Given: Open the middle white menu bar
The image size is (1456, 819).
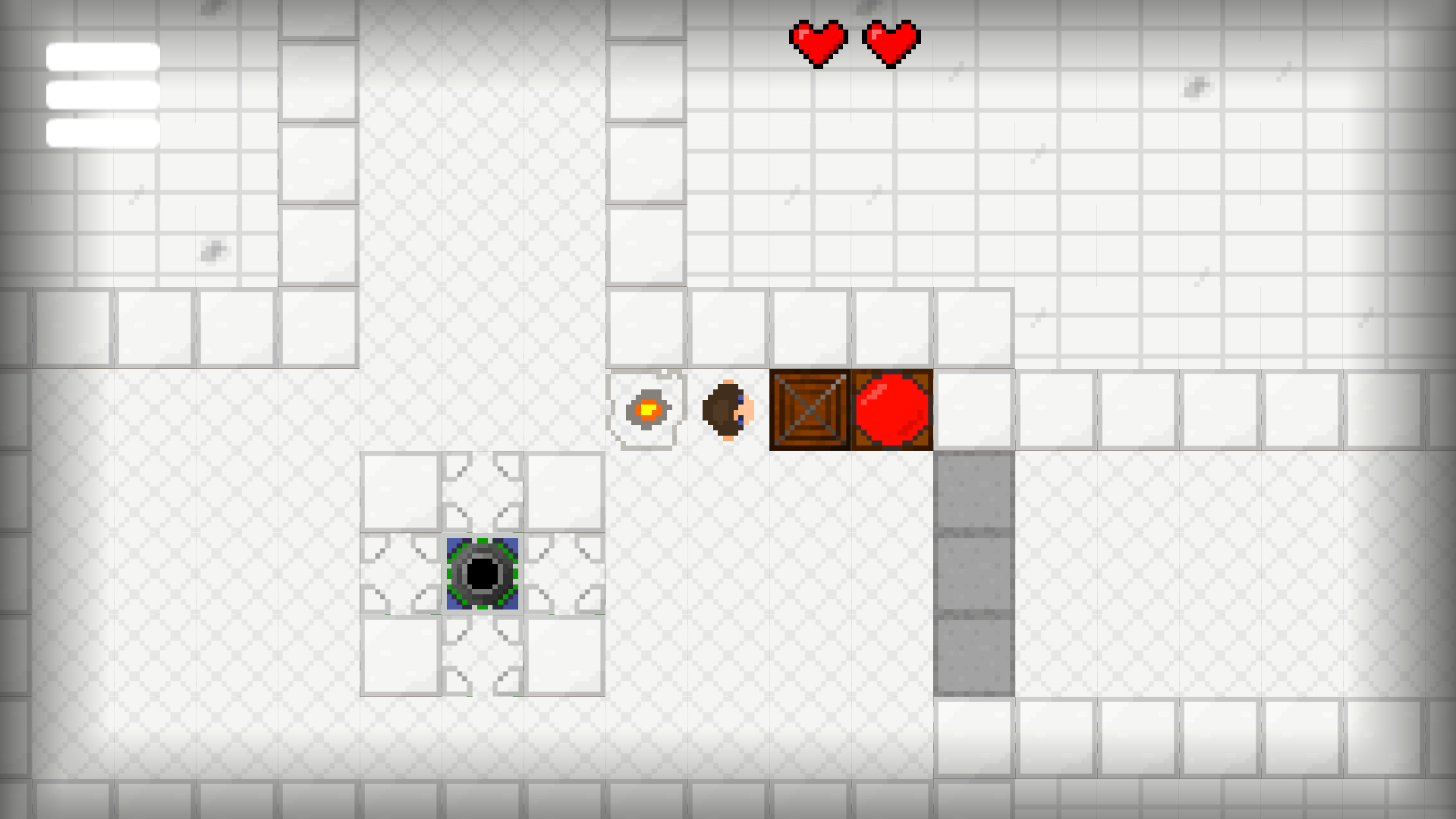Looking at the screenshot, I should [102, 94].
